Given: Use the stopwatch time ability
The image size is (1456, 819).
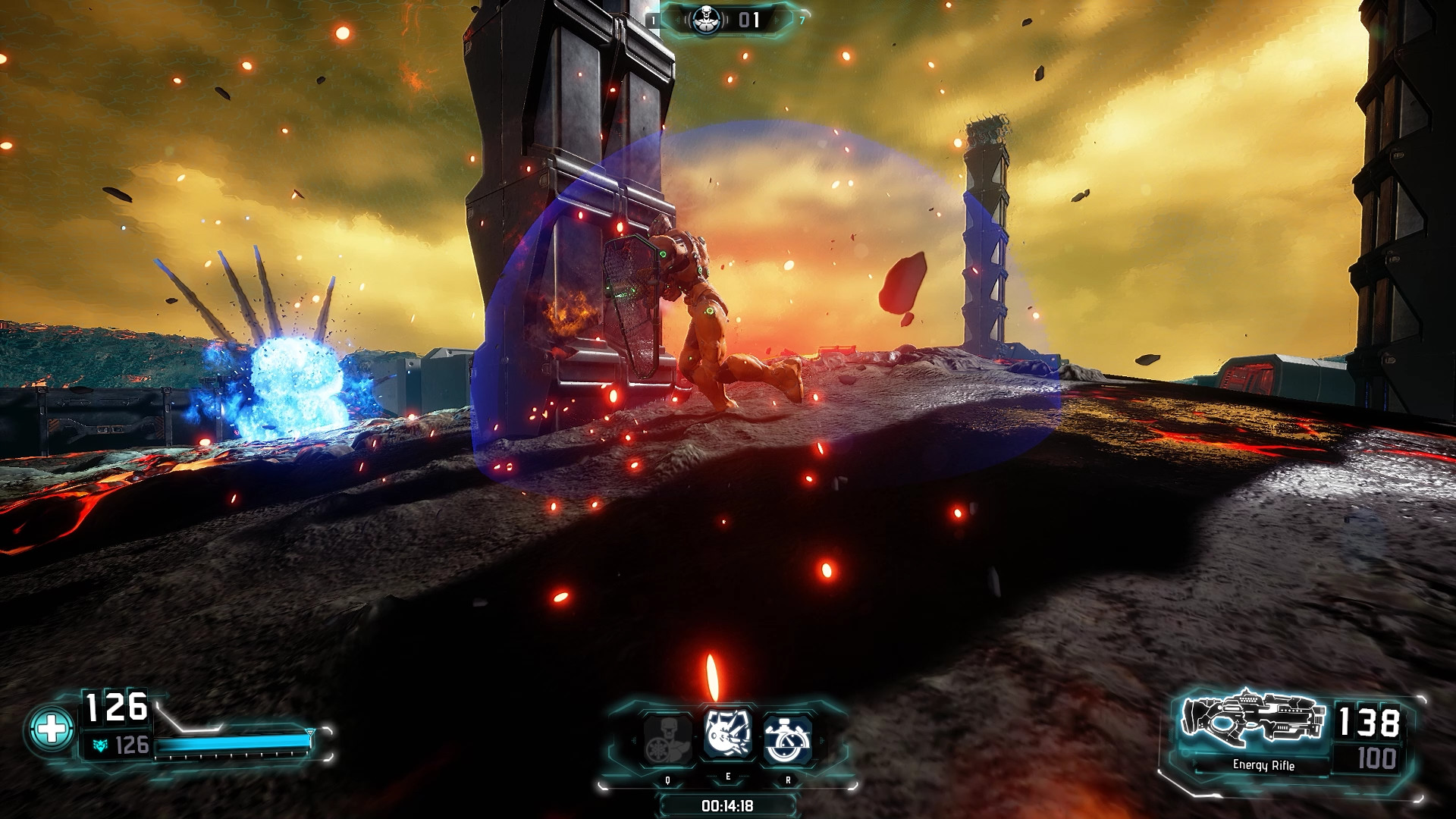Looking at the screenshot, I should (x=787, y=739).
